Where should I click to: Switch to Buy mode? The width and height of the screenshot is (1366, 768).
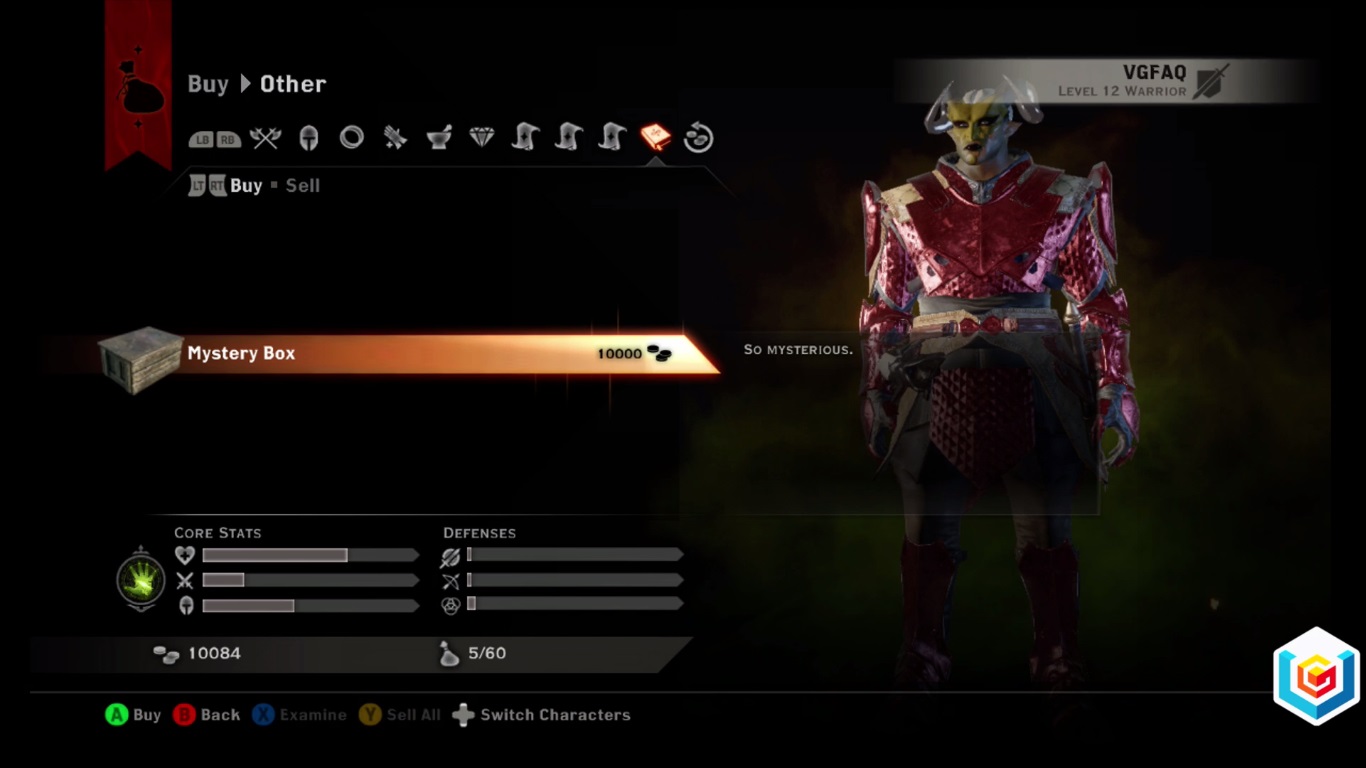244,185
